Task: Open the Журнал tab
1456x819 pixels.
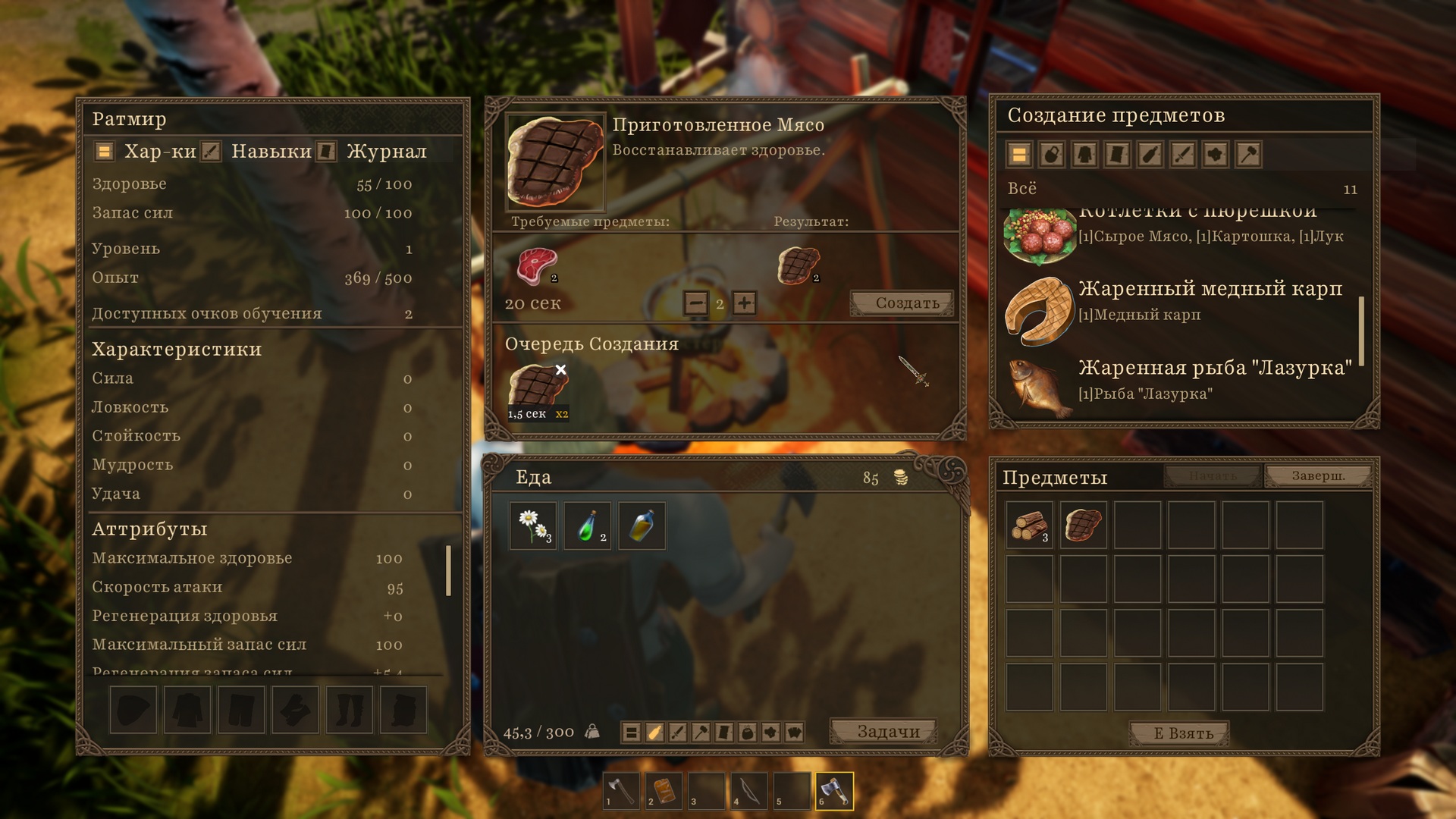Action: tap(386, 152)
